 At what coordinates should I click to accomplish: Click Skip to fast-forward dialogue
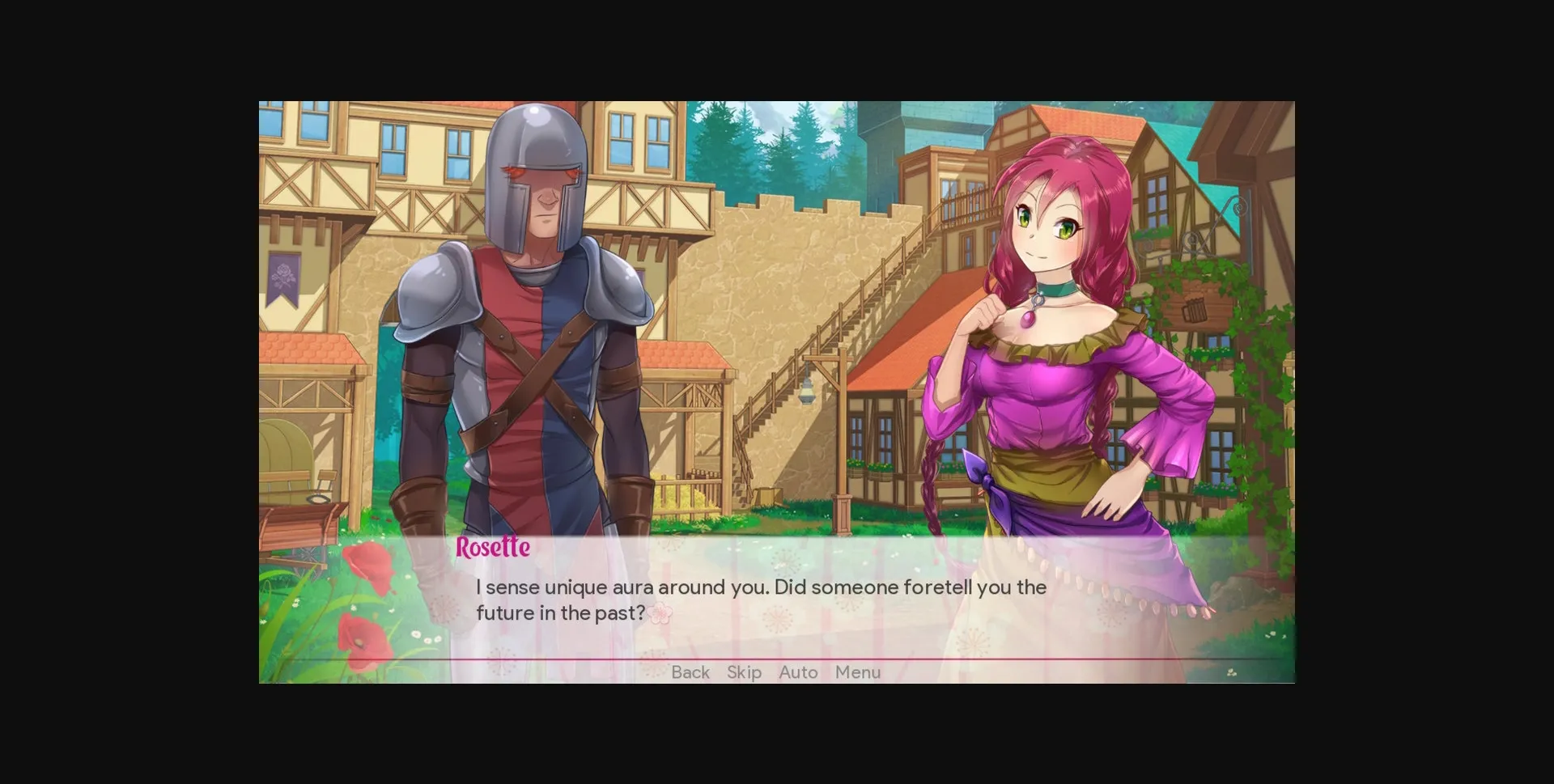[743, 672]
